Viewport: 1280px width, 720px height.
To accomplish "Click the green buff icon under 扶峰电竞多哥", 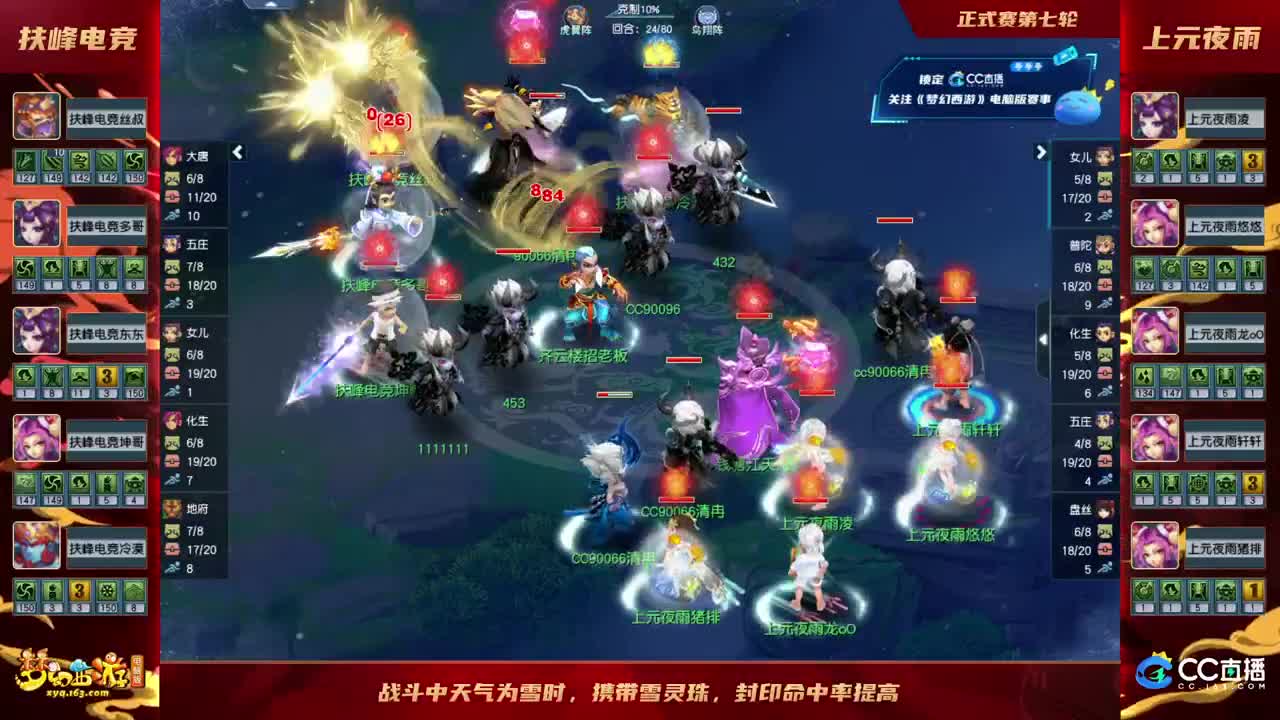I will pyautogui.click(x=25, y=268).
